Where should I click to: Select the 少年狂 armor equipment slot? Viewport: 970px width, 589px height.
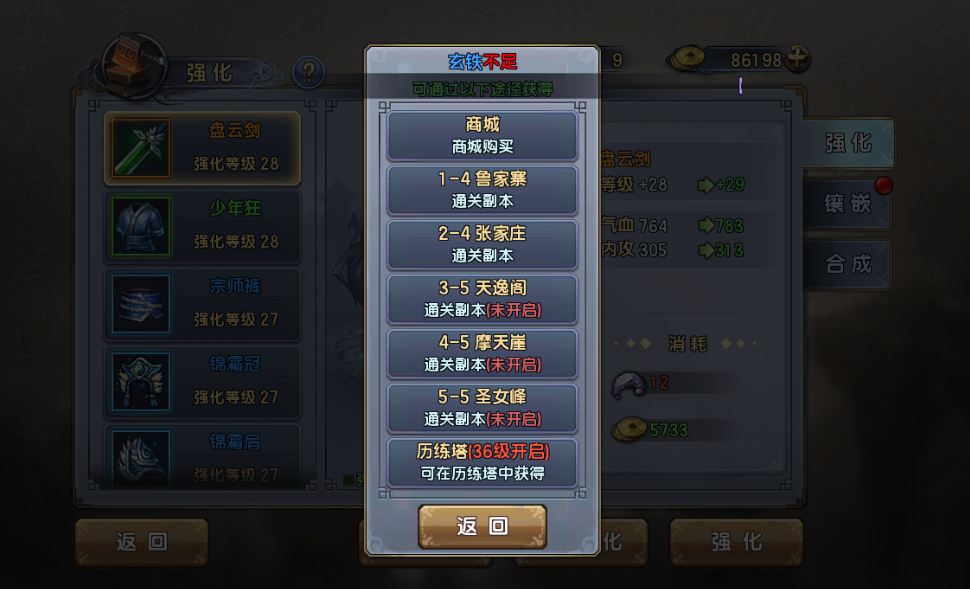pyautogui.click(x=202, y=226)
